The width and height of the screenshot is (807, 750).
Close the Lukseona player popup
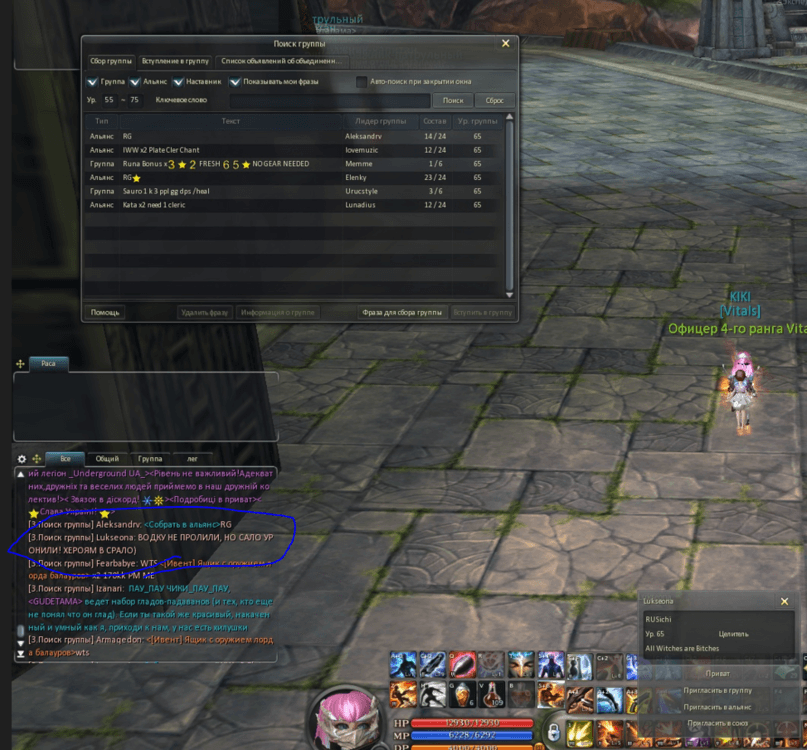784,602
